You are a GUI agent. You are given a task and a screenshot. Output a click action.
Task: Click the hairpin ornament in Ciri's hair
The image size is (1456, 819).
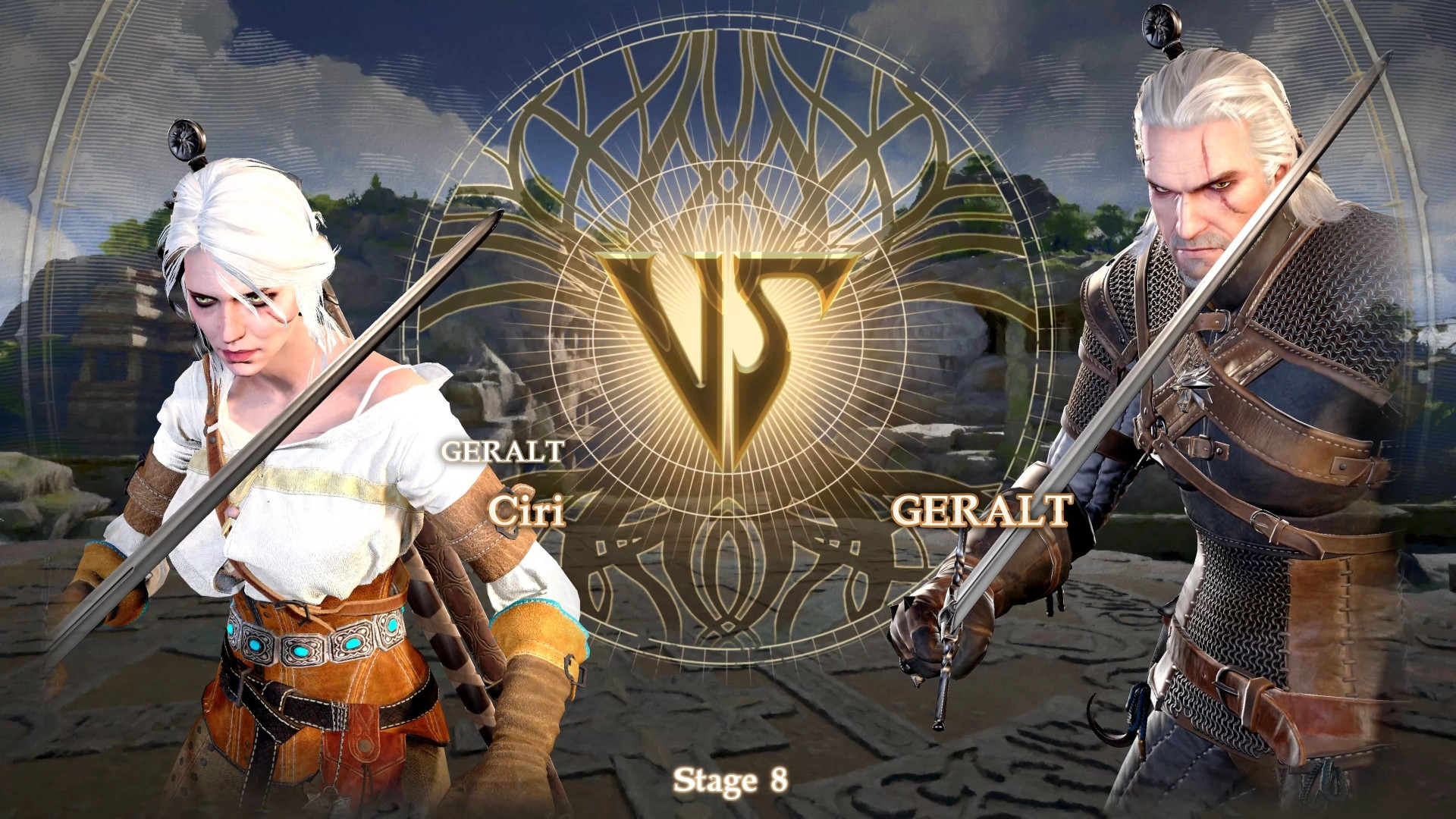click(184, 136)
